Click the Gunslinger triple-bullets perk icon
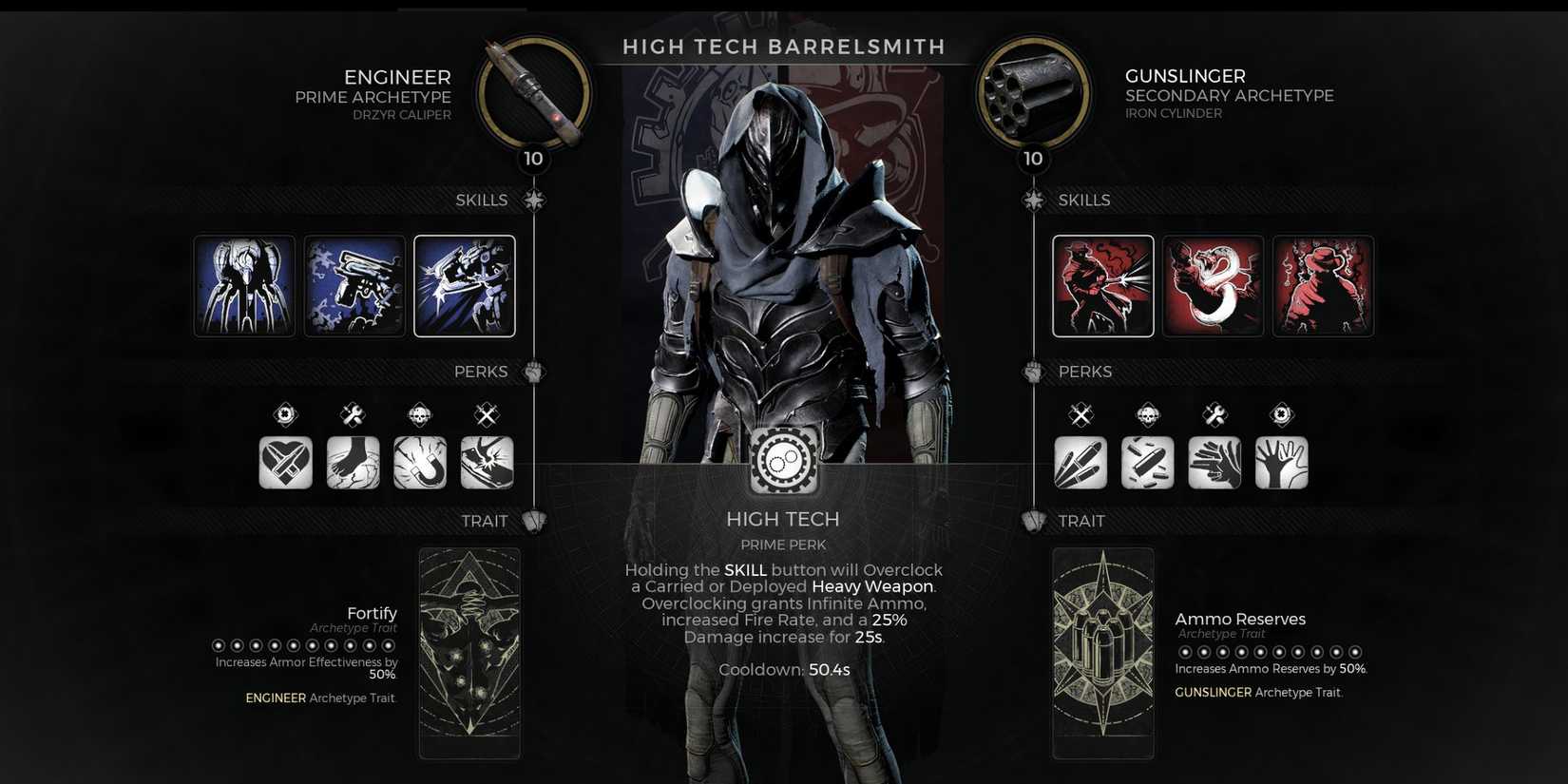The image size is (1568, 784). click(1080, 463)
